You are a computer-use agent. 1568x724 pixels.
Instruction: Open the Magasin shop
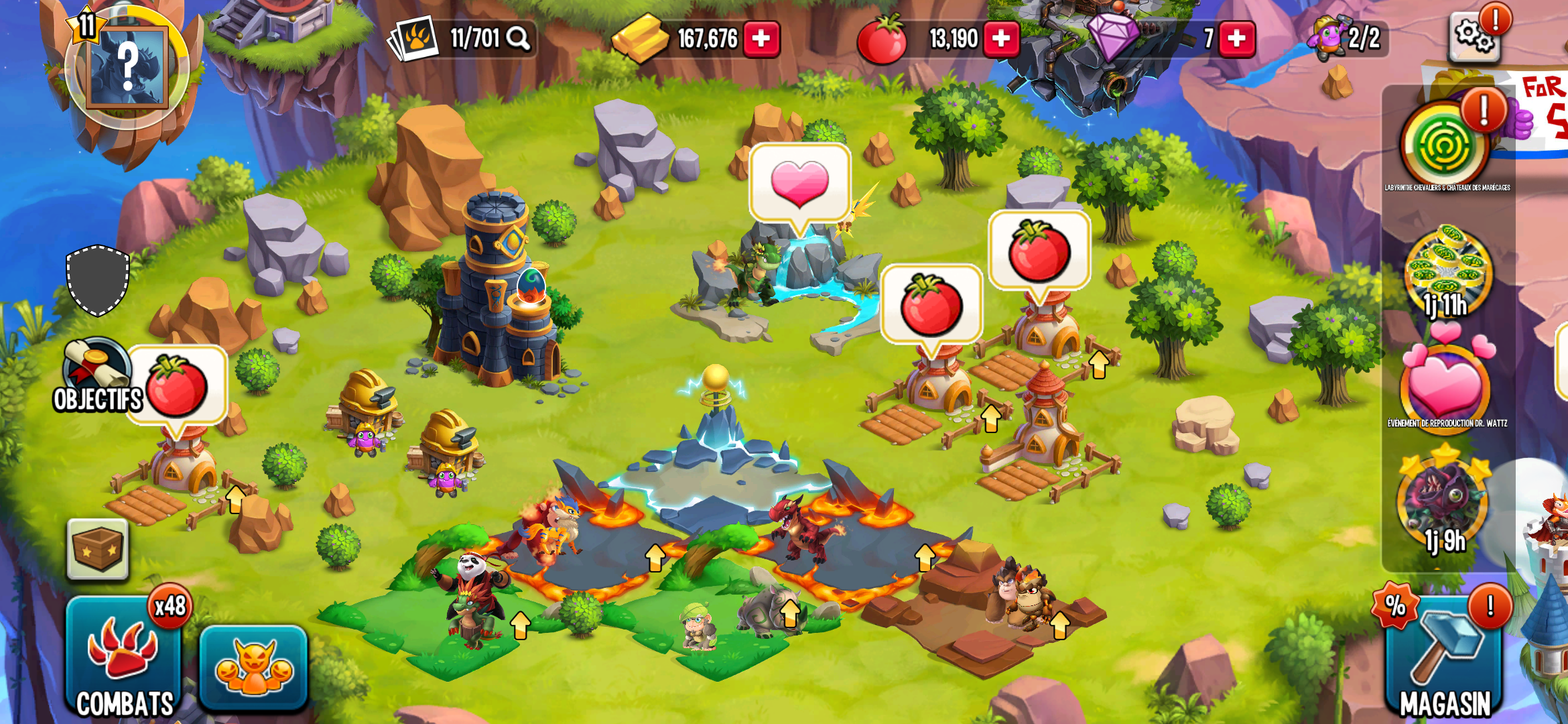[x=1443, y=660]
